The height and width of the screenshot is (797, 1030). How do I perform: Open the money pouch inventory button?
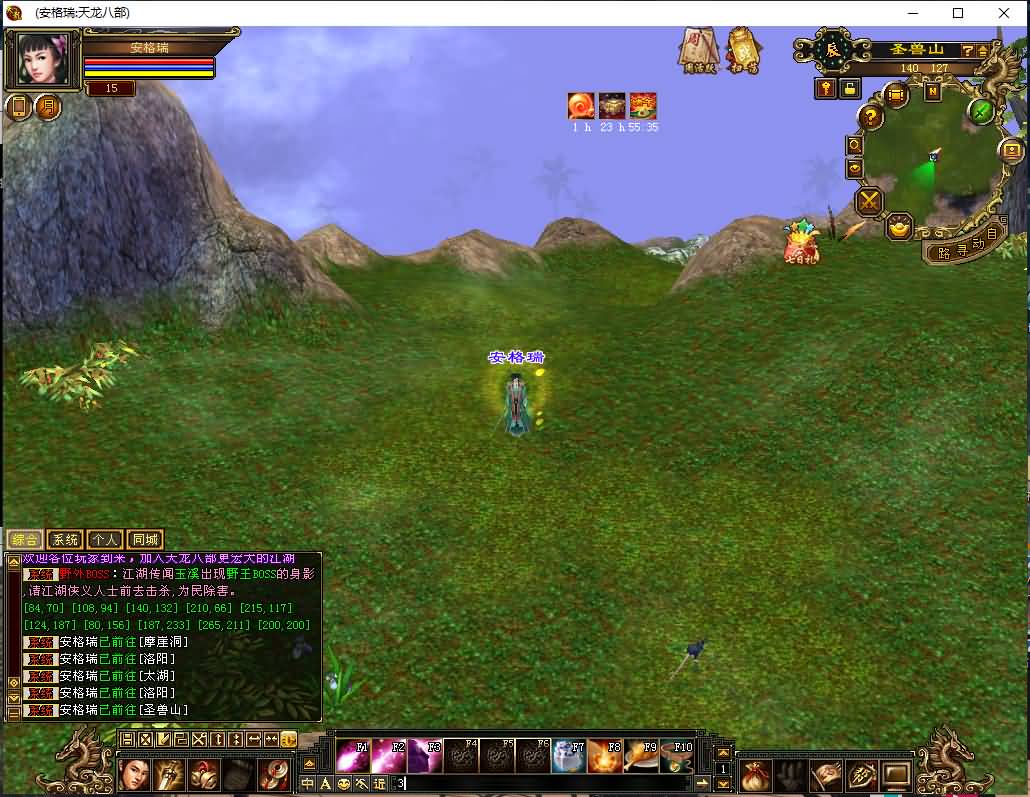point(755,775)
